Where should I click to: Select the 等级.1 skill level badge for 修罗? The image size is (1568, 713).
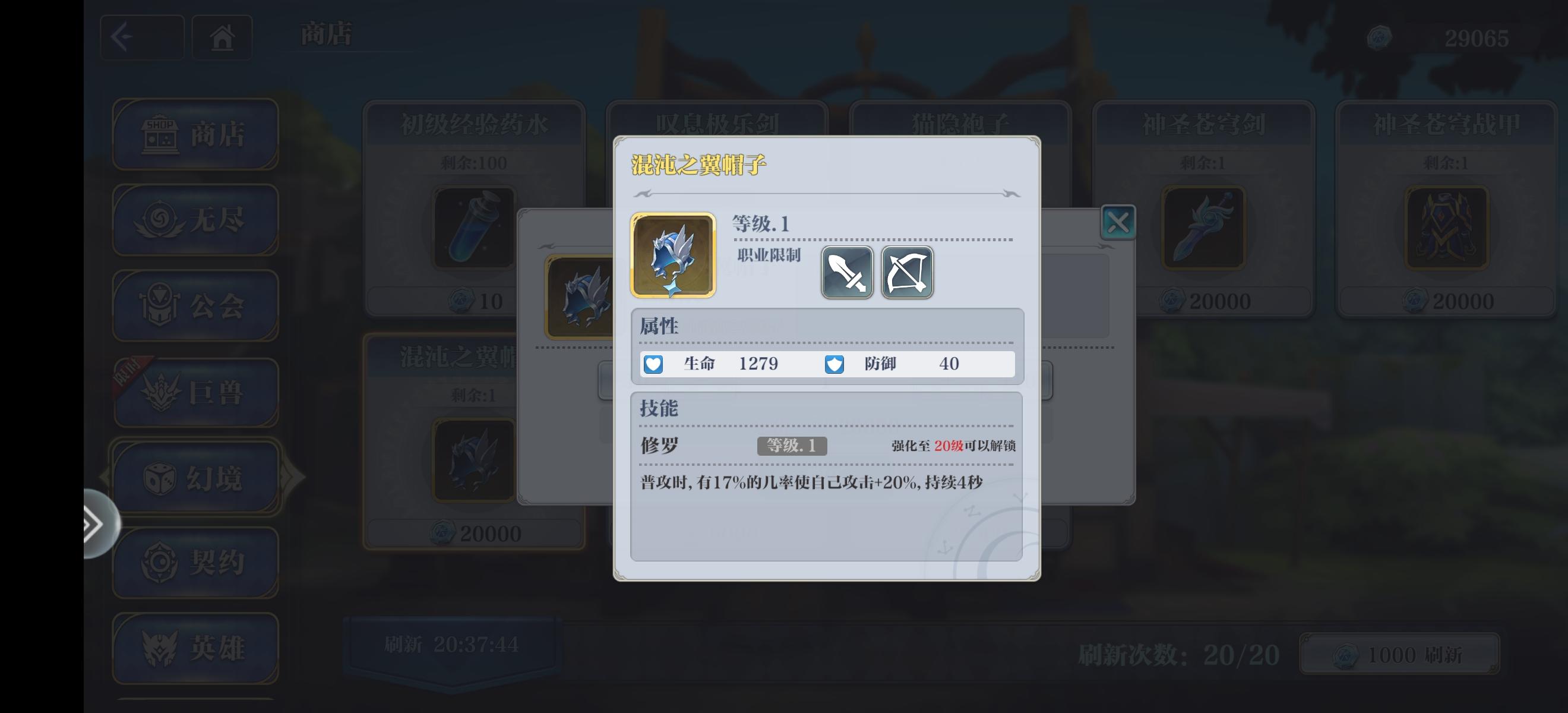tap(791, 447)
